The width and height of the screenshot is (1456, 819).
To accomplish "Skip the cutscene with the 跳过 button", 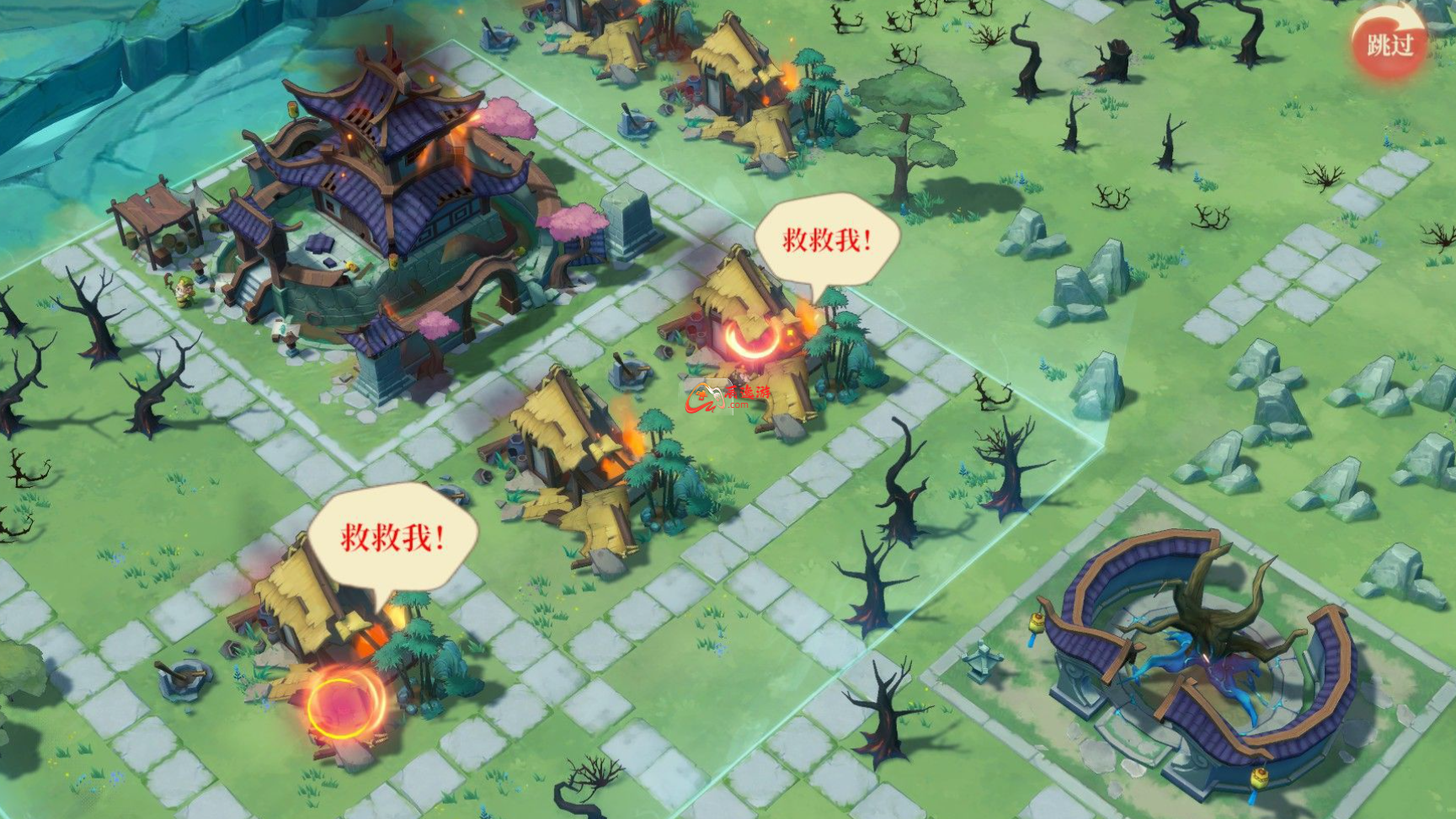I will (1389, 44).
